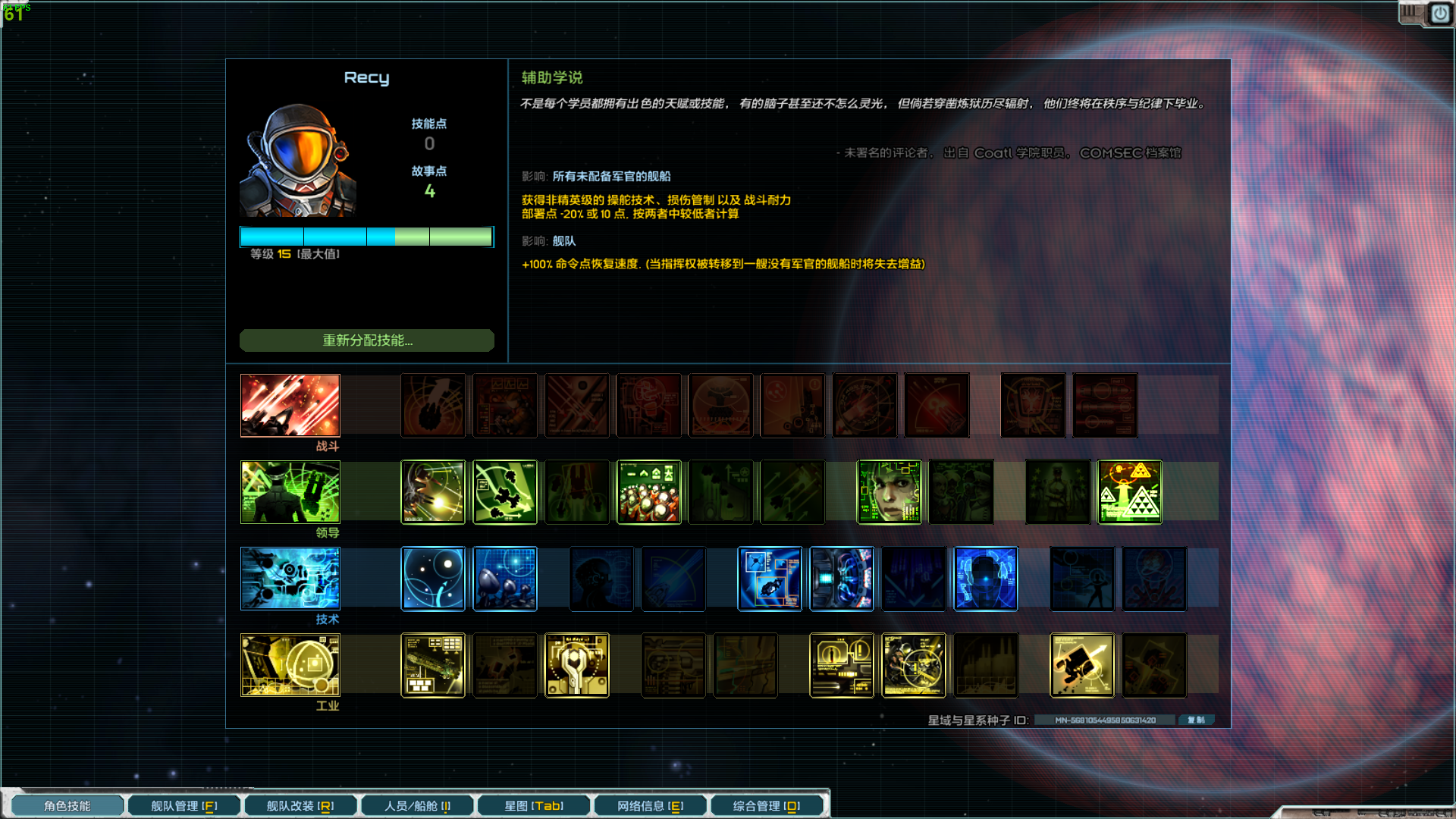Viewport: 1456px width, 819px height.
Task: Select the woman's face skill icon in leadership row
Action: coord(889,492)
